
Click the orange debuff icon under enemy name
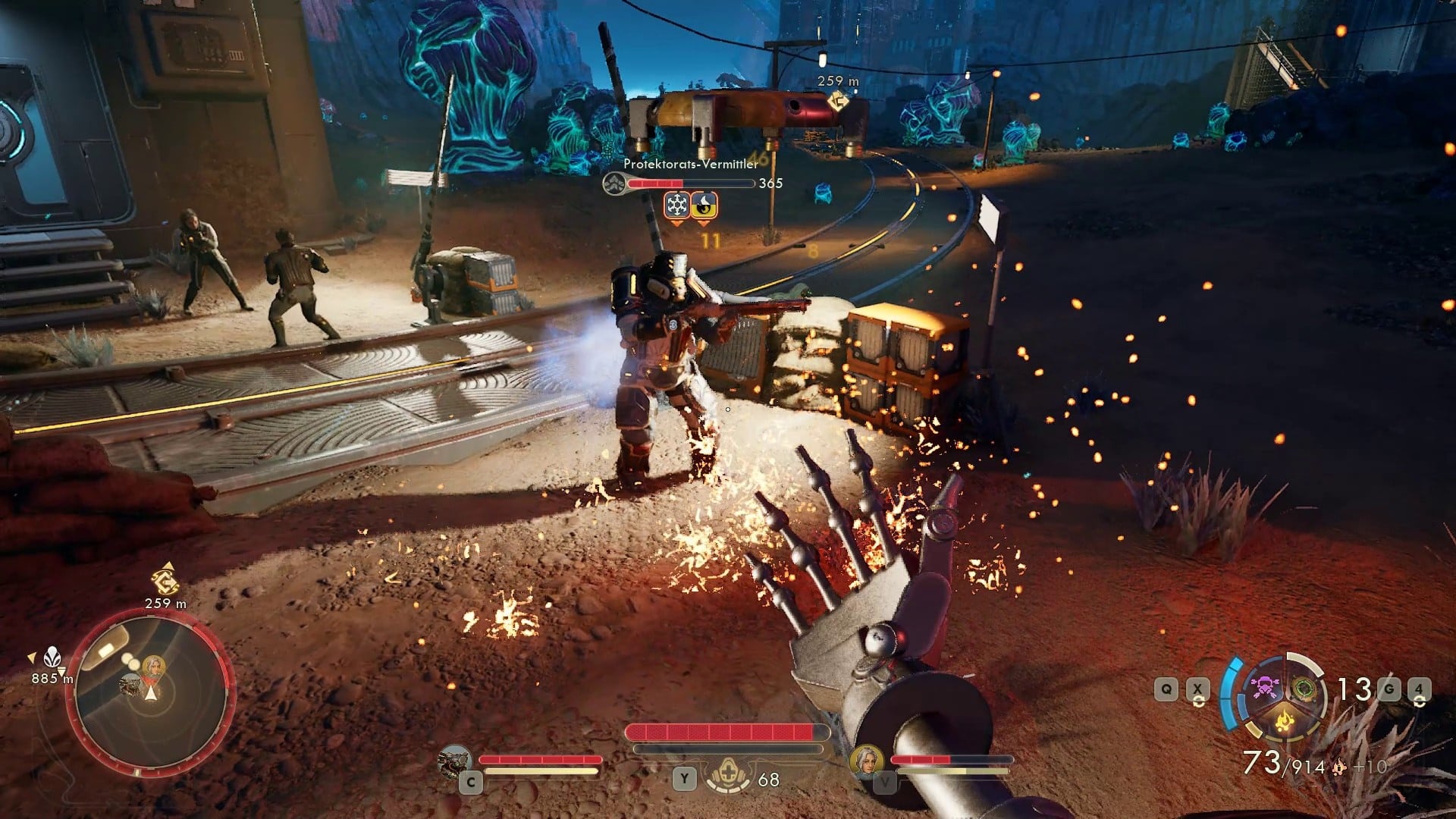click(704, 205)
